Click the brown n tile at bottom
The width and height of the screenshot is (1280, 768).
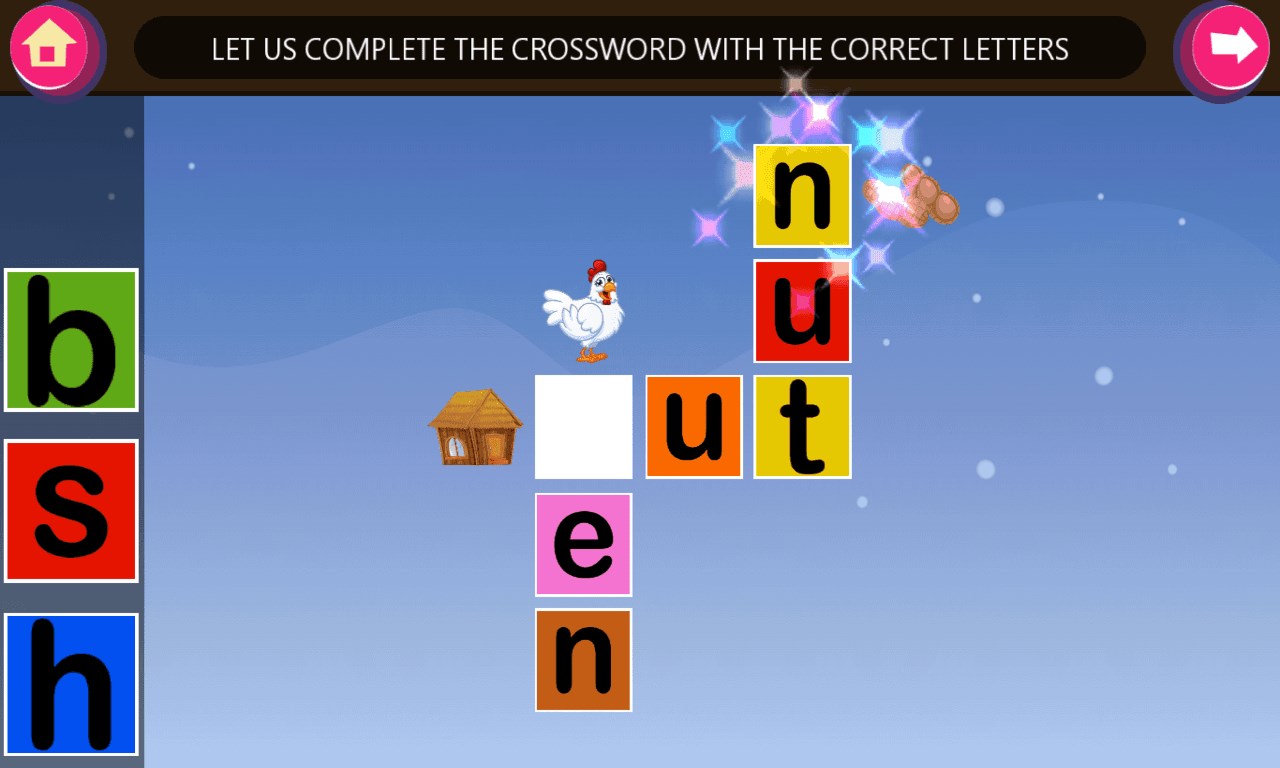pyautogui.click(x=583, y=660)
